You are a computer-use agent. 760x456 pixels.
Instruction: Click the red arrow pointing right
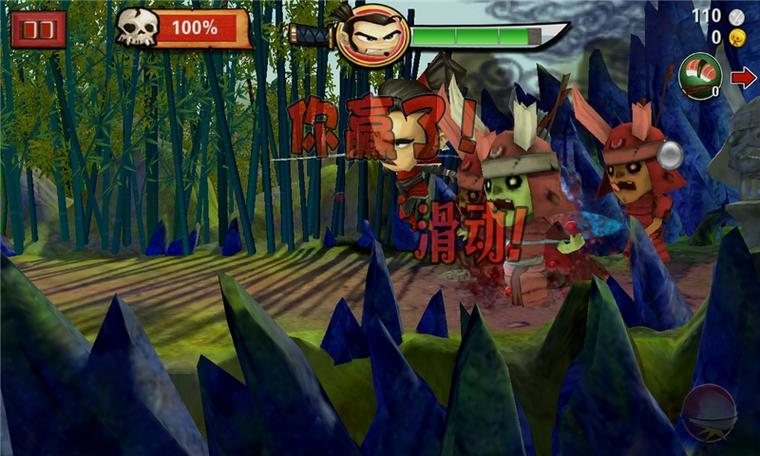pos(743,78)
